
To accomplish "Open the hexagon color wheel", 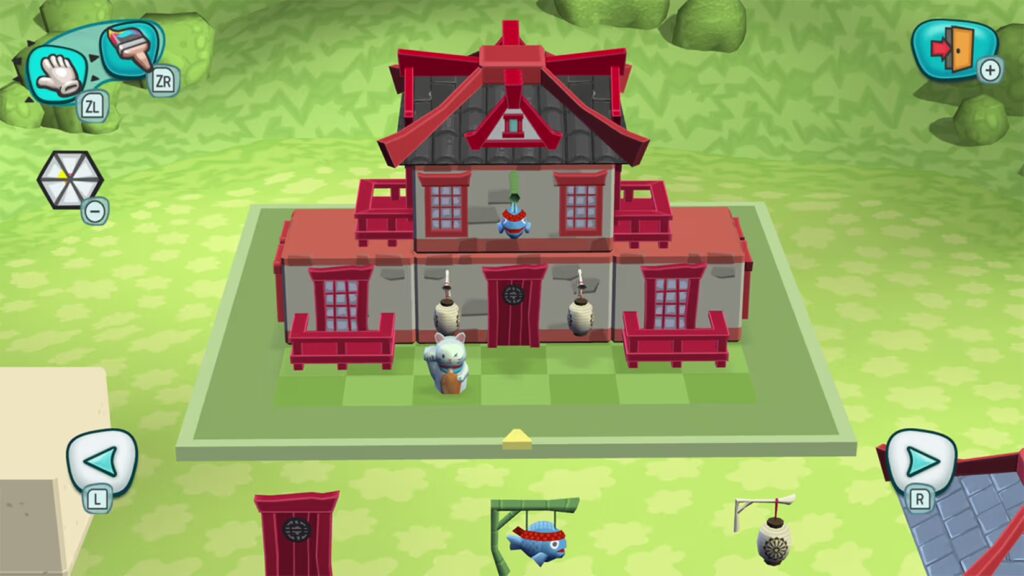I will (69, 181).
